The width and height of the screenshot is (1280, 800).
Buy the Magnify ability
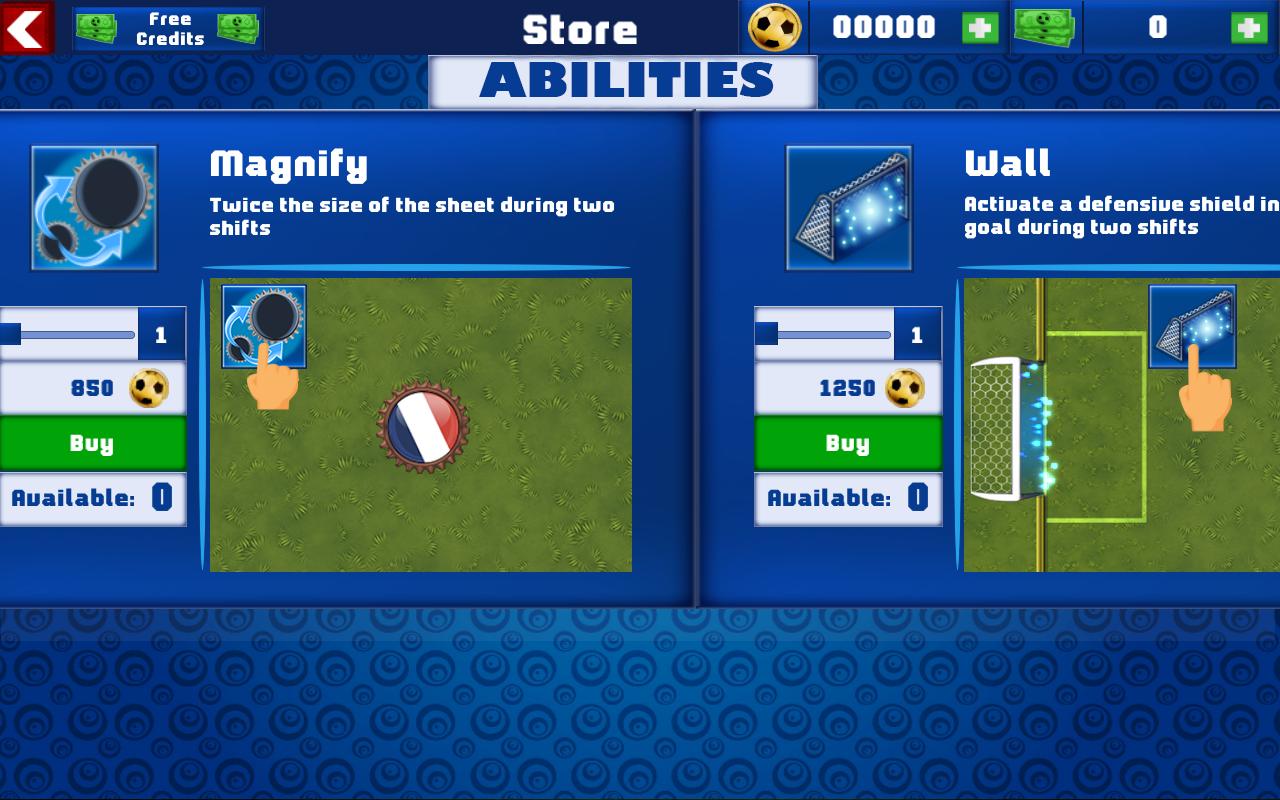(x=93, y=442)
